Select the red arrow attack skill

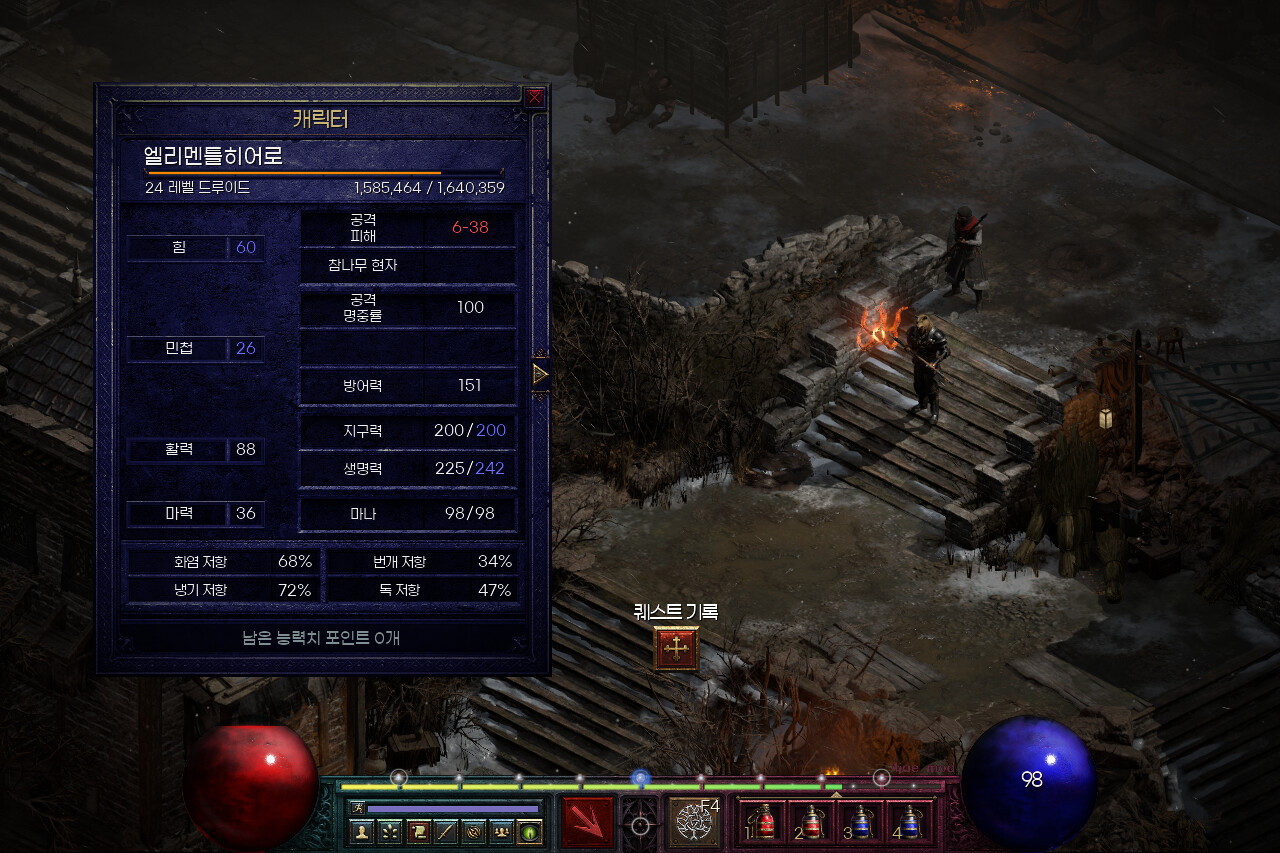click(588, 822)
